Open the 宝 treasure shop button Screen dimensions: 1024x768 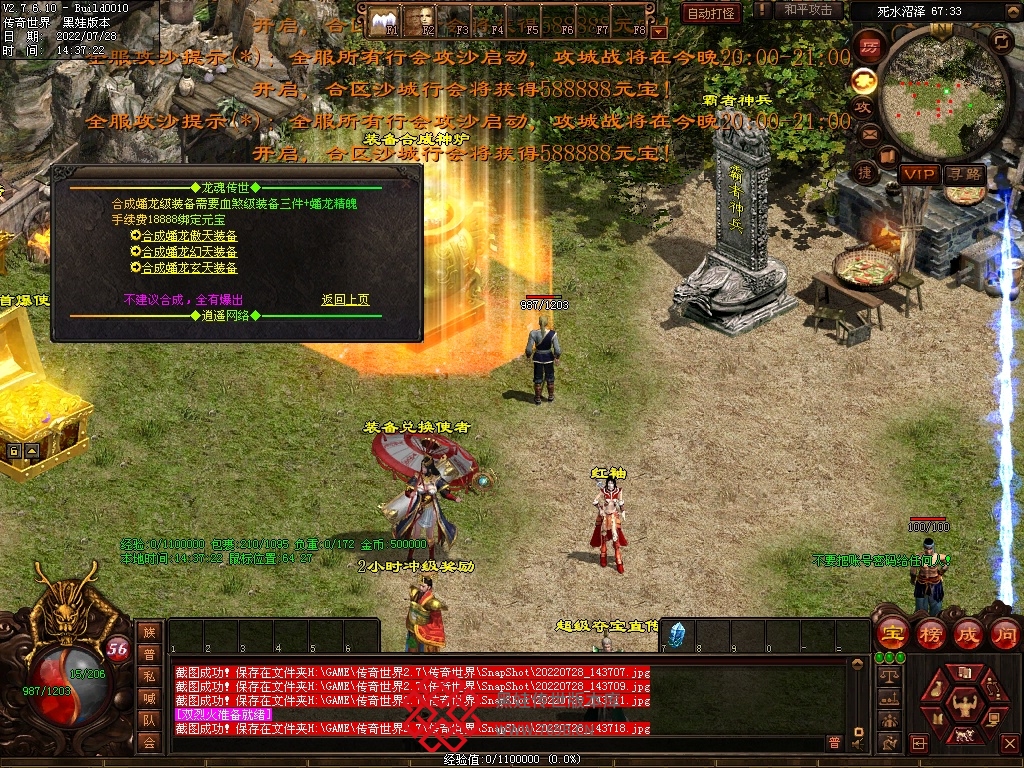tap(891, 633)
